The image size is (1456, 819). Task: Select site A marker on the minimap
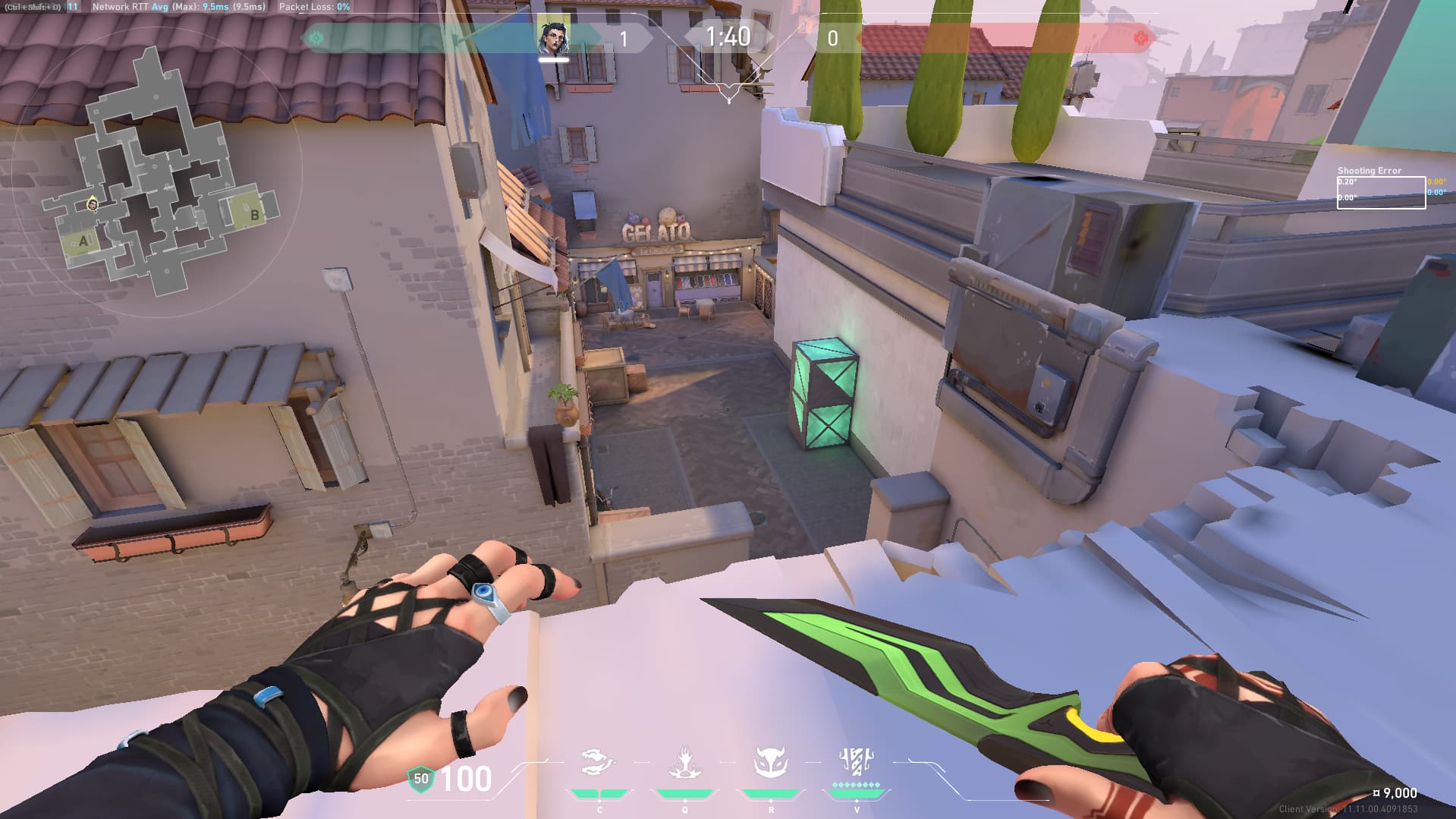pos(83,241)
